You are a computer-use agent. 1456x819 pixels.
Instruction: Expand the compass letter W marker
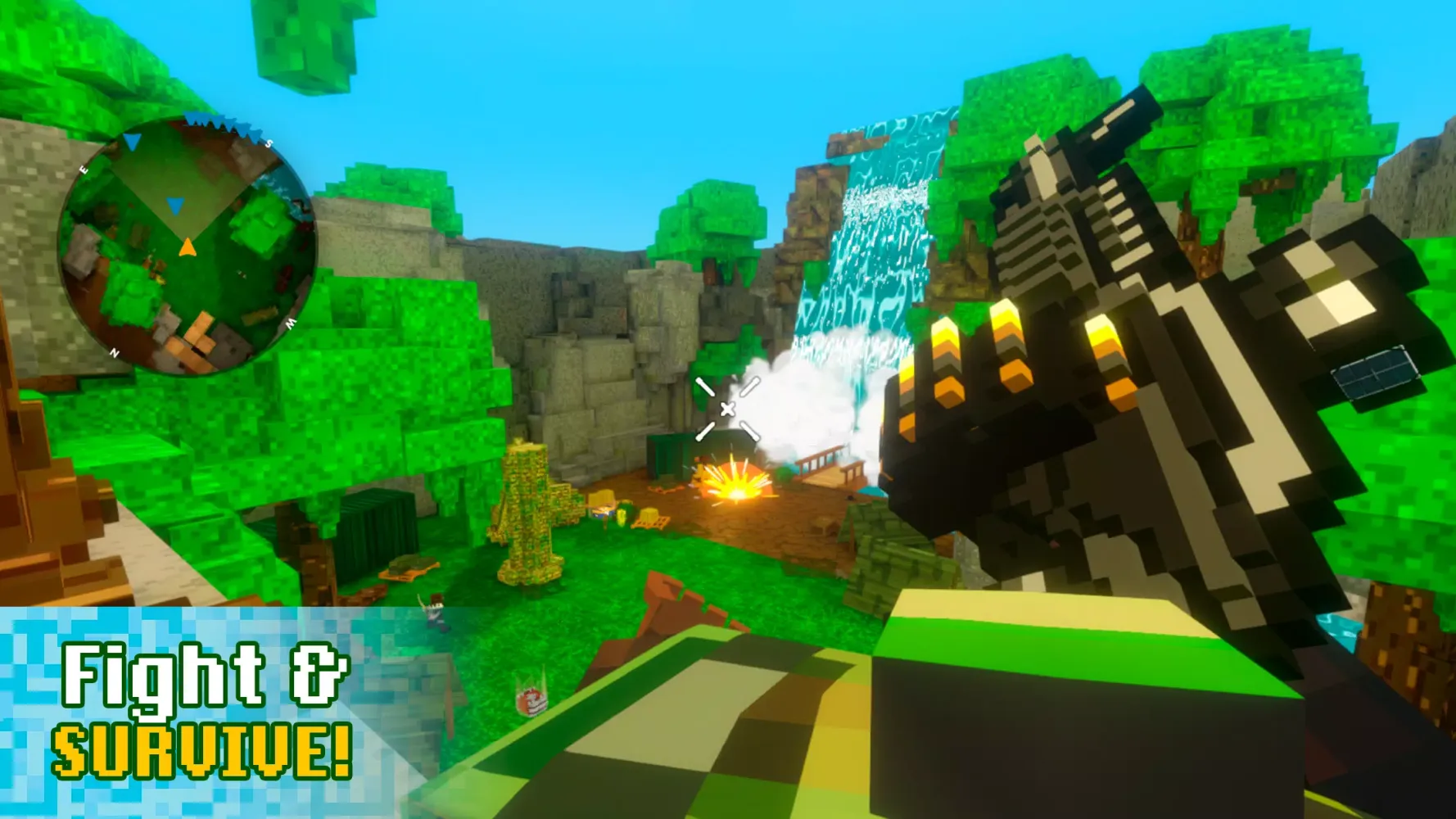coord(290,323)
